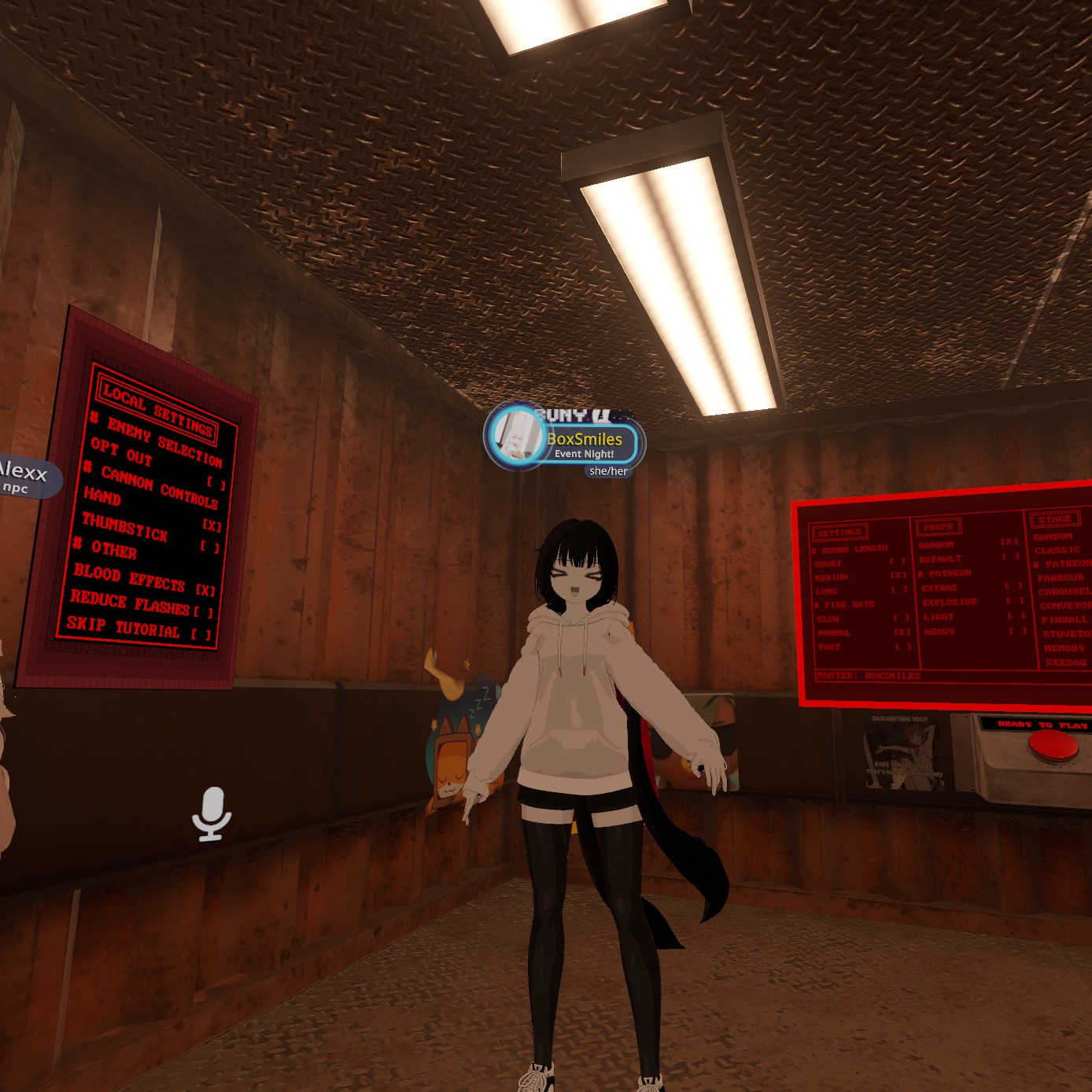This screenshot has height=1092, width=1092.
Task: Pick the Parkour stage
Action: (x=1060, y=577)
